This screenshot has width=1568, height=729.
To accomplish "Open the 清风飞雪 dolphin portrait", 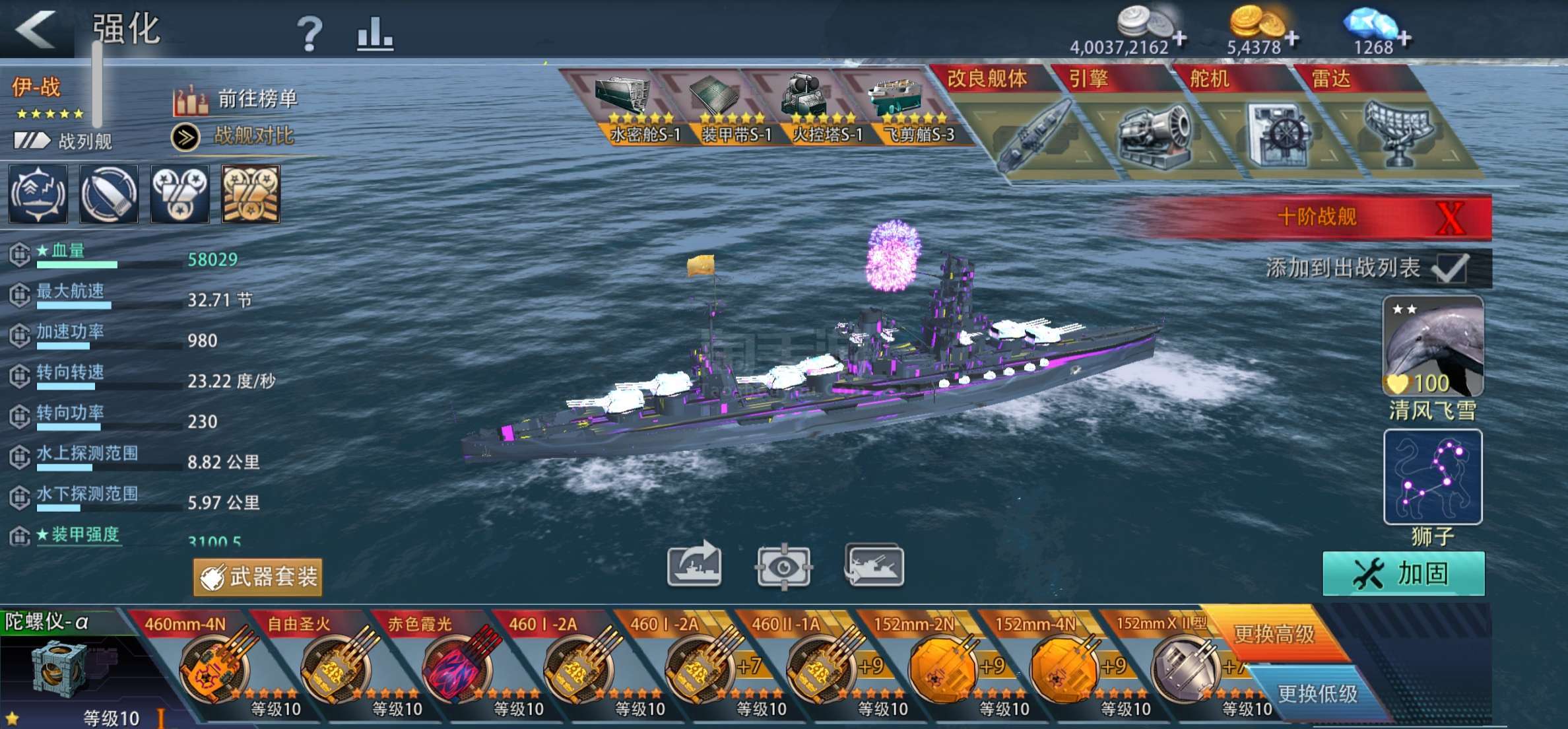I will pos(1433,345).
